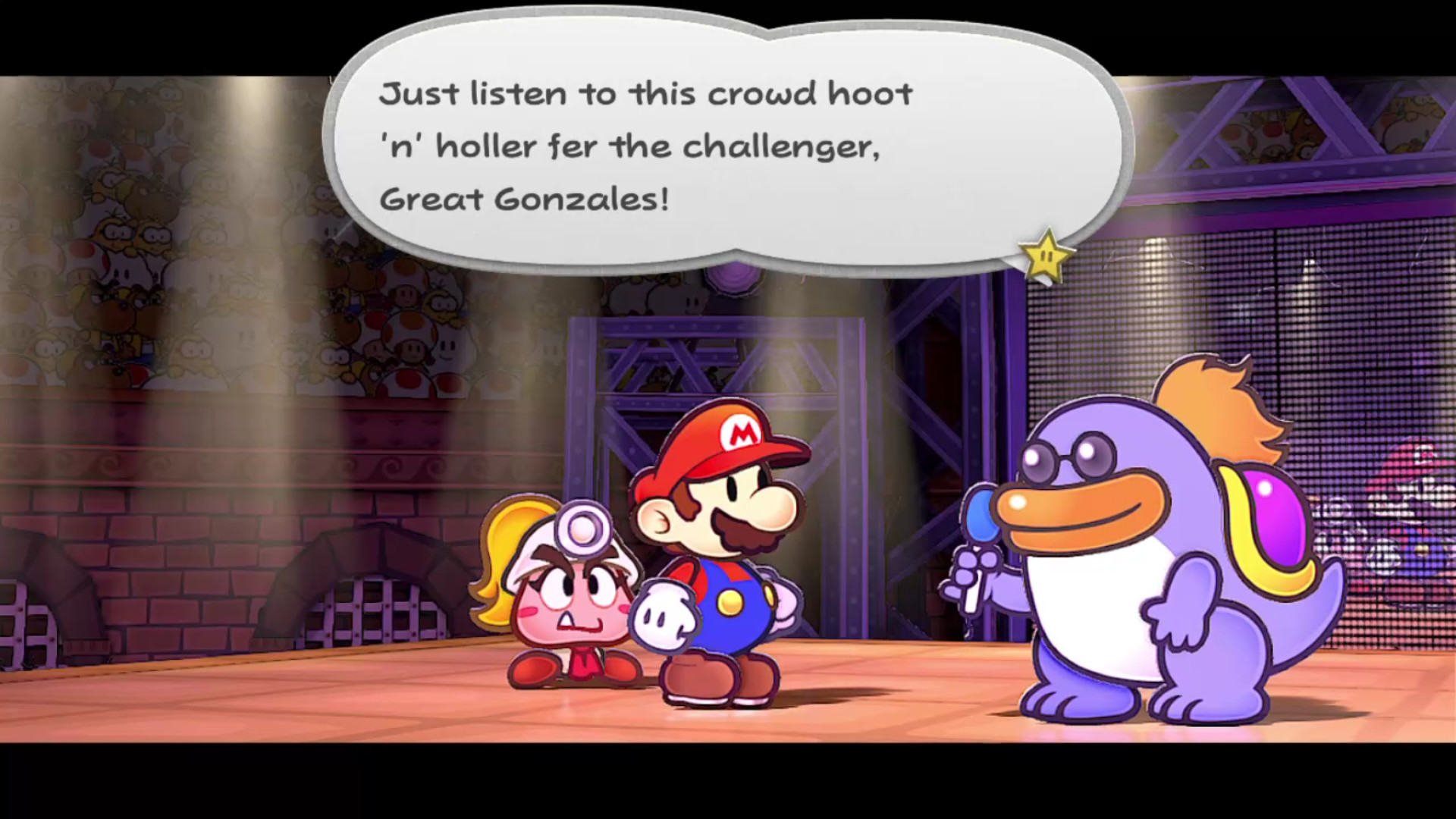The image size is (1456, 819).
Task: Select the 'Great Gonzales!' dialogue line
Action: pos(523,199)
